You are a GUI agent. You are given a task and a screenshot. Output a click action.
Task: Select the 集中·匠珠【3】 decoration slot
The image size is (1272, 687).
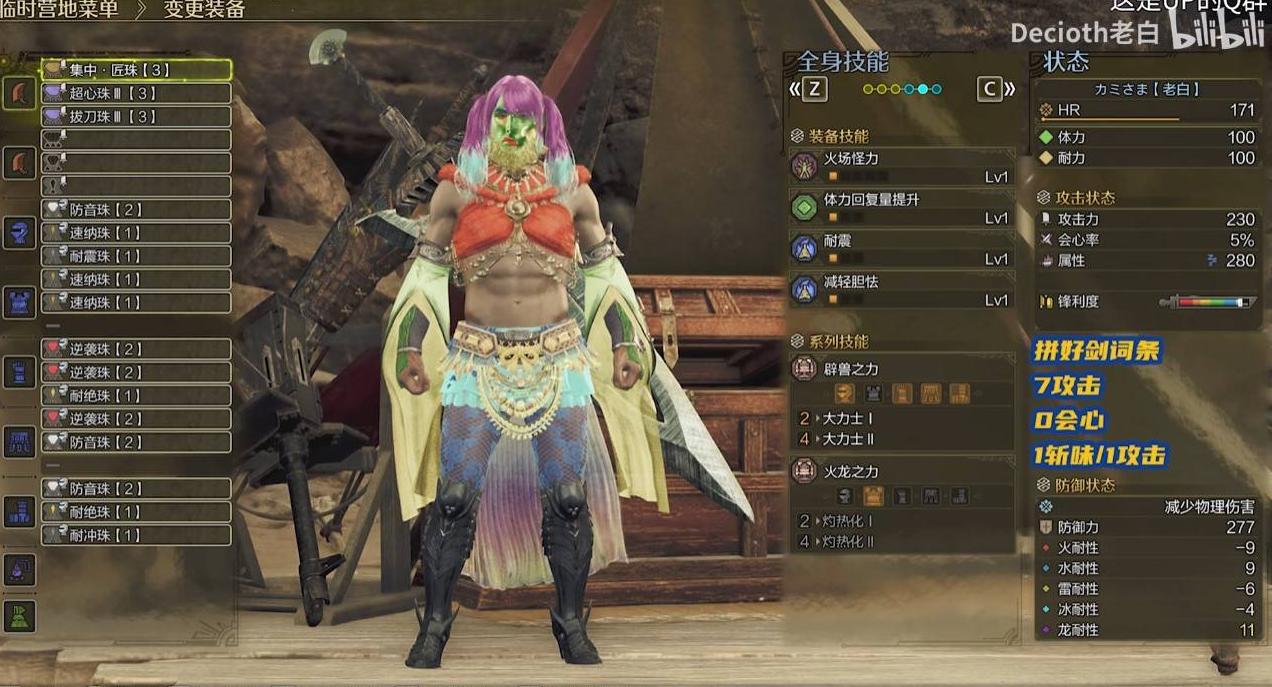[x=136, y=70]
